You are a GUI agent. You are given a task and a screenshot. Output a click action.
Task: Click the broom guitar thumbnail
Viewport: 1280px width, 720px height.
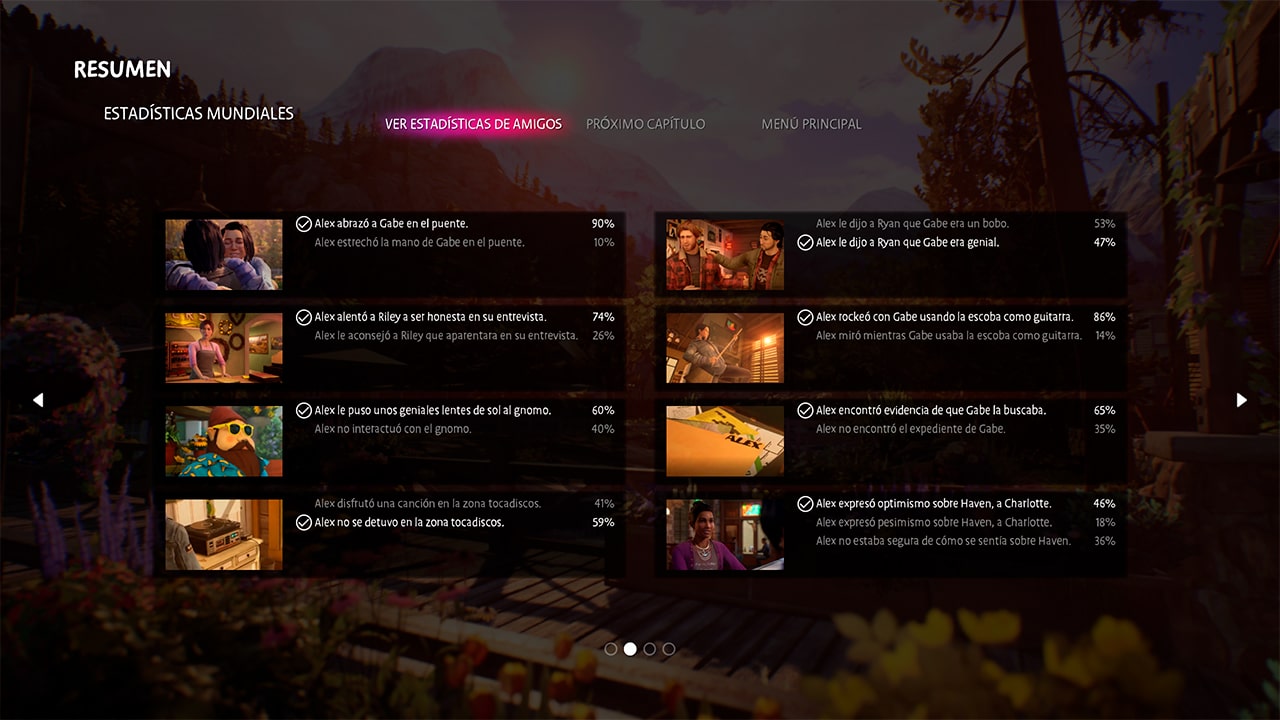725,348
